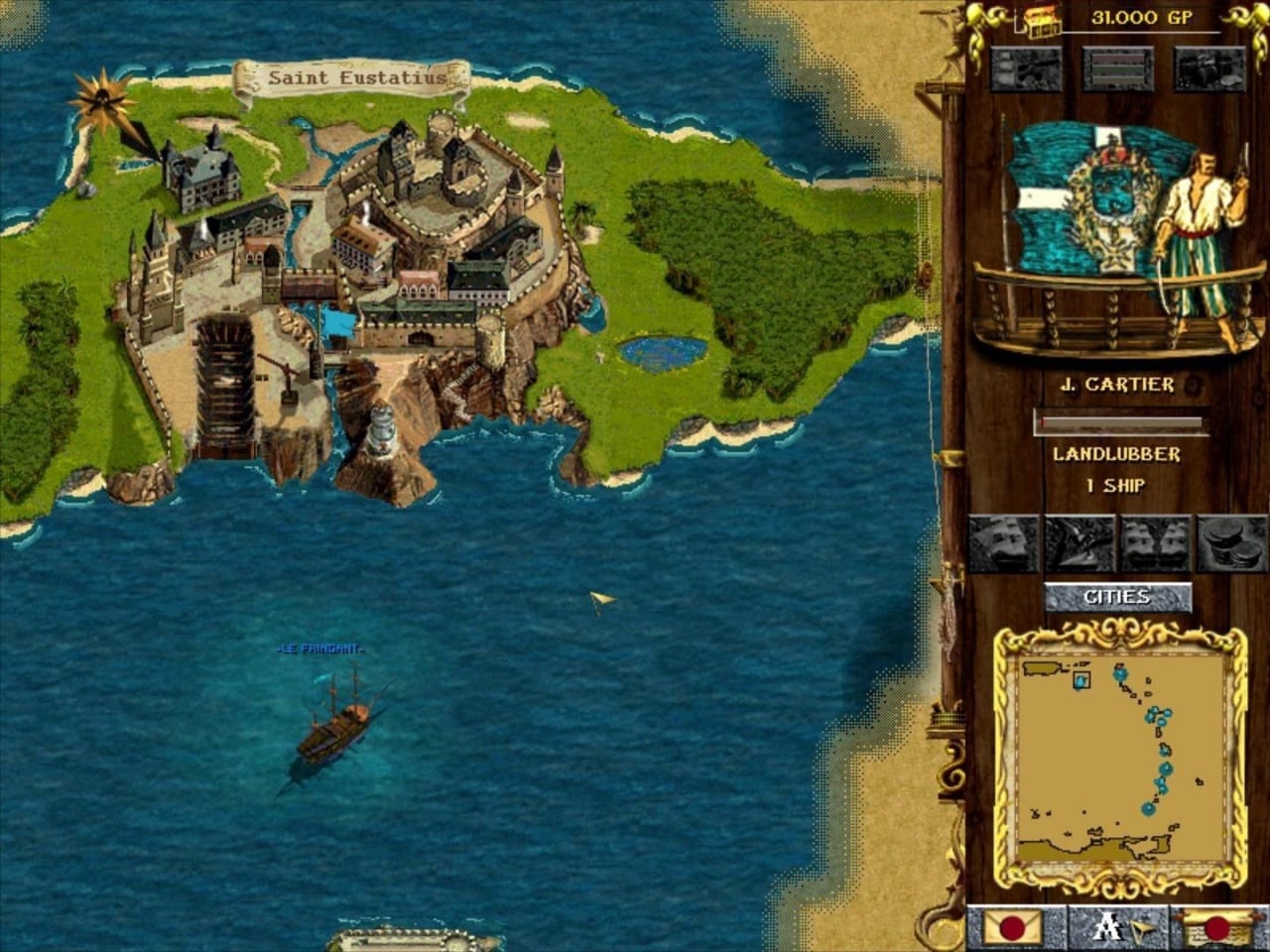This screenshot has height=952, width=1270.
Task: Click the three colored bars button
Action: [1117, 69]
